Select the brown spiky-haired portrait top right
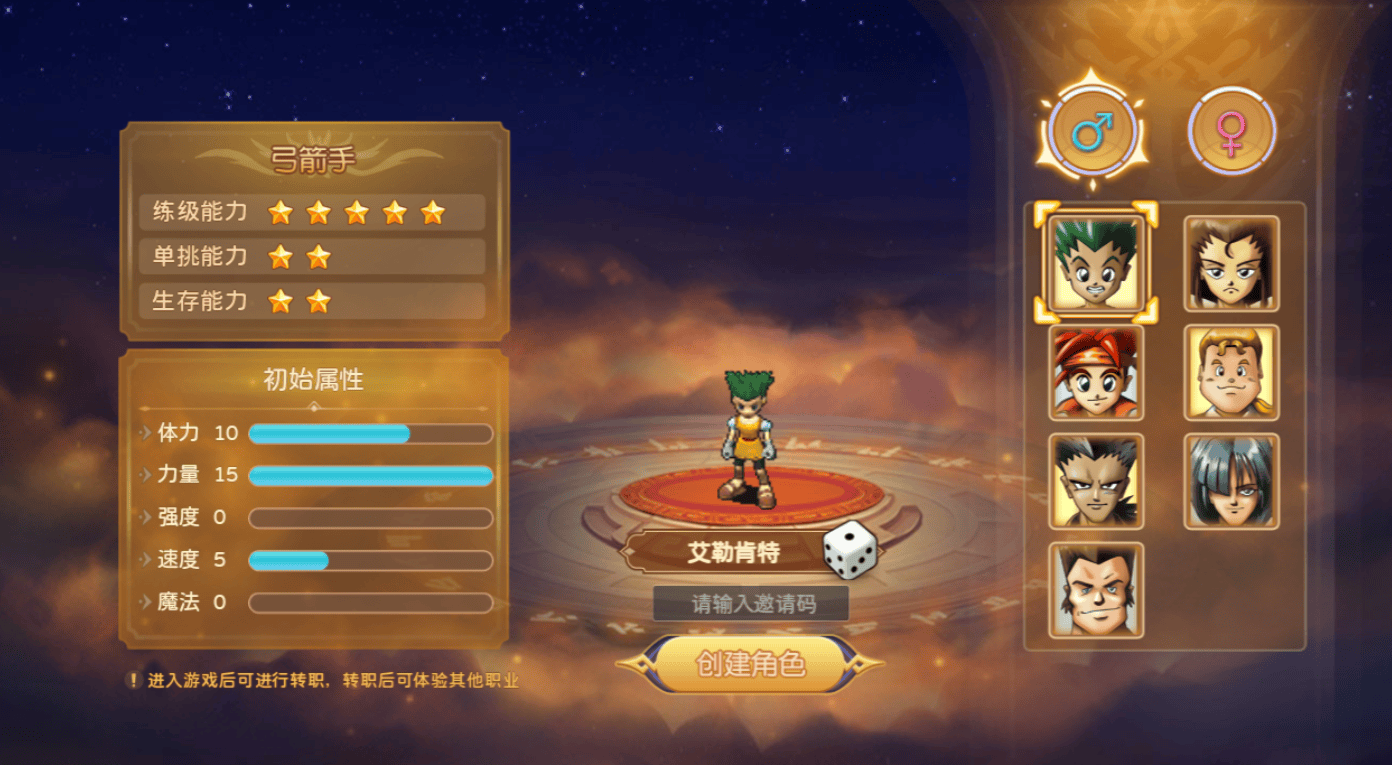The image size is (1392, 765). [1230, 264]
